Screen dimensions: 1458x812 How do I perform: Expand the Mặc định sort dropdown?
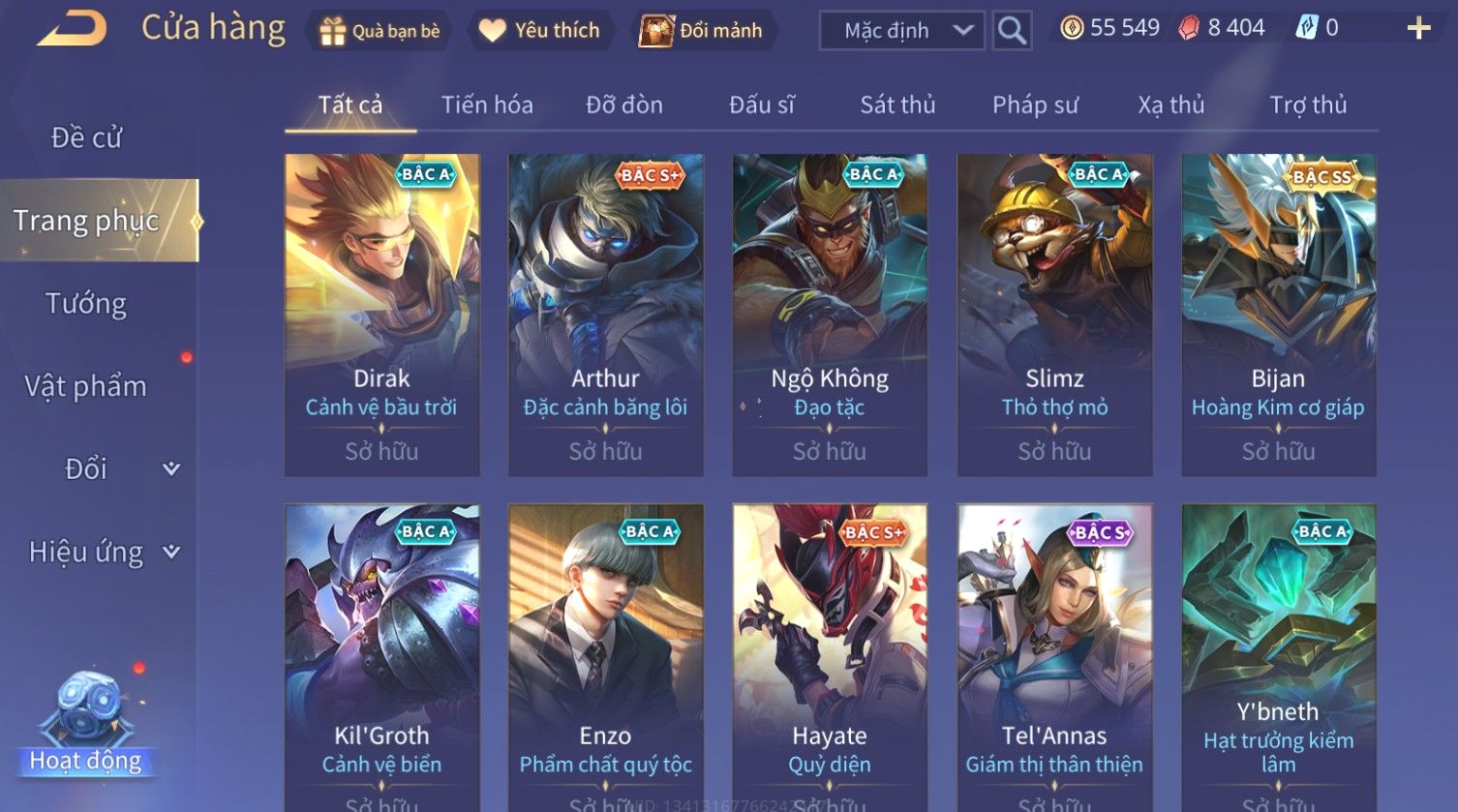click(x=901, y=31)
